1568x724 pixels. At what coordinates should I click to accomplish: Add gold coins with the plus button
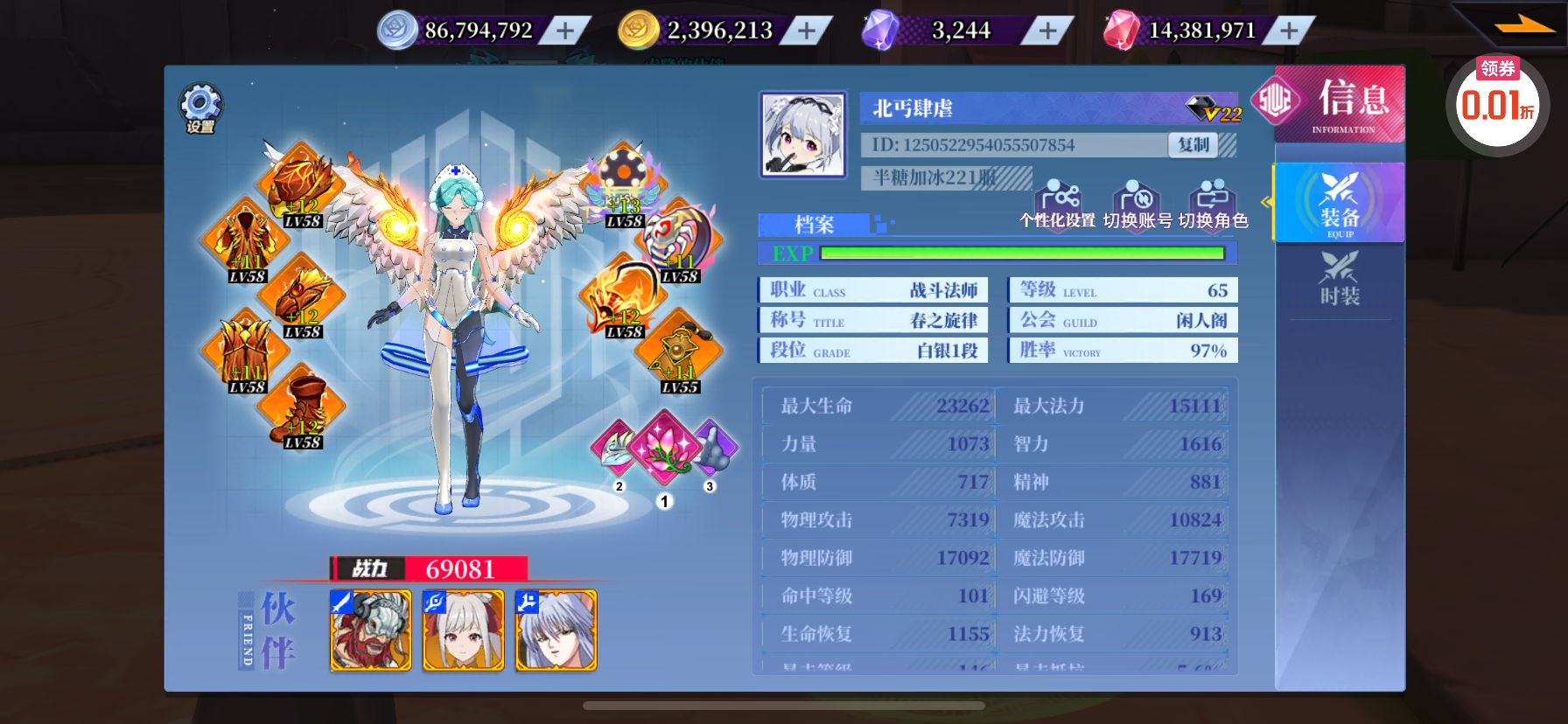click(x=807, y=31)
